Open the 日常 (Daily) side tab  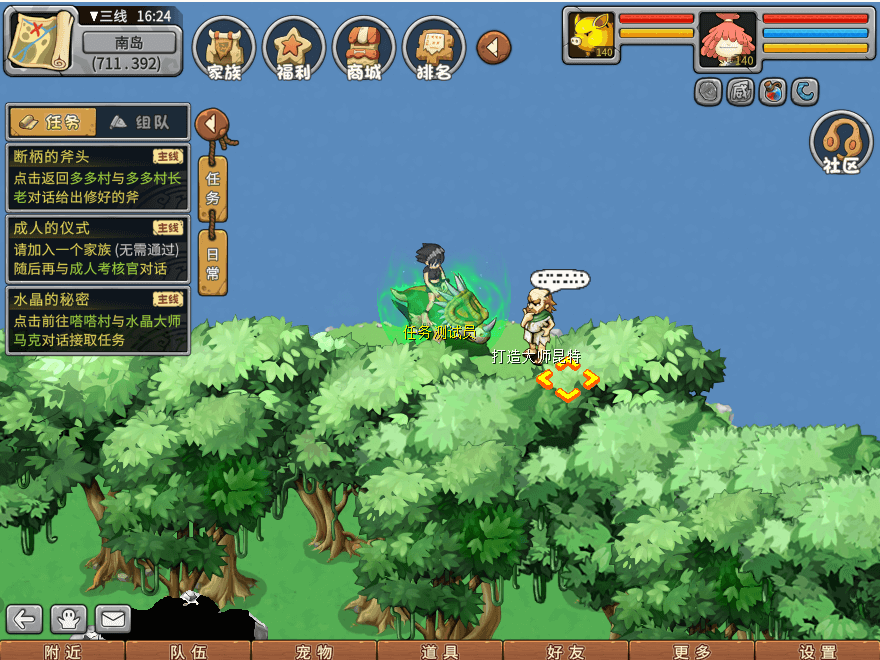click(212, 262)
